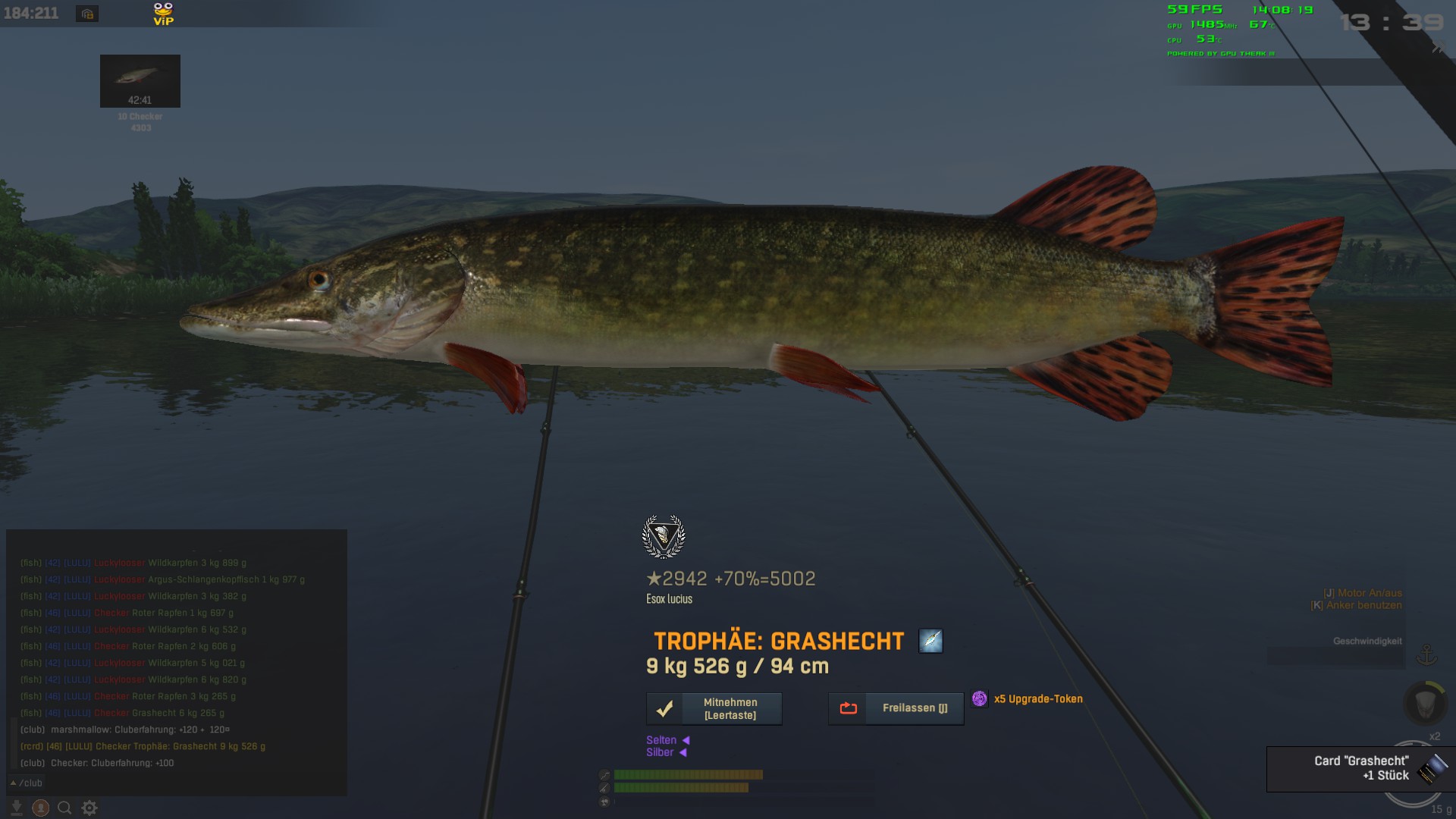Image resolution: width=1456 pixels, height=819 pixels.
Task: Click the purple upgrade token icon
Action: (980, 698)
